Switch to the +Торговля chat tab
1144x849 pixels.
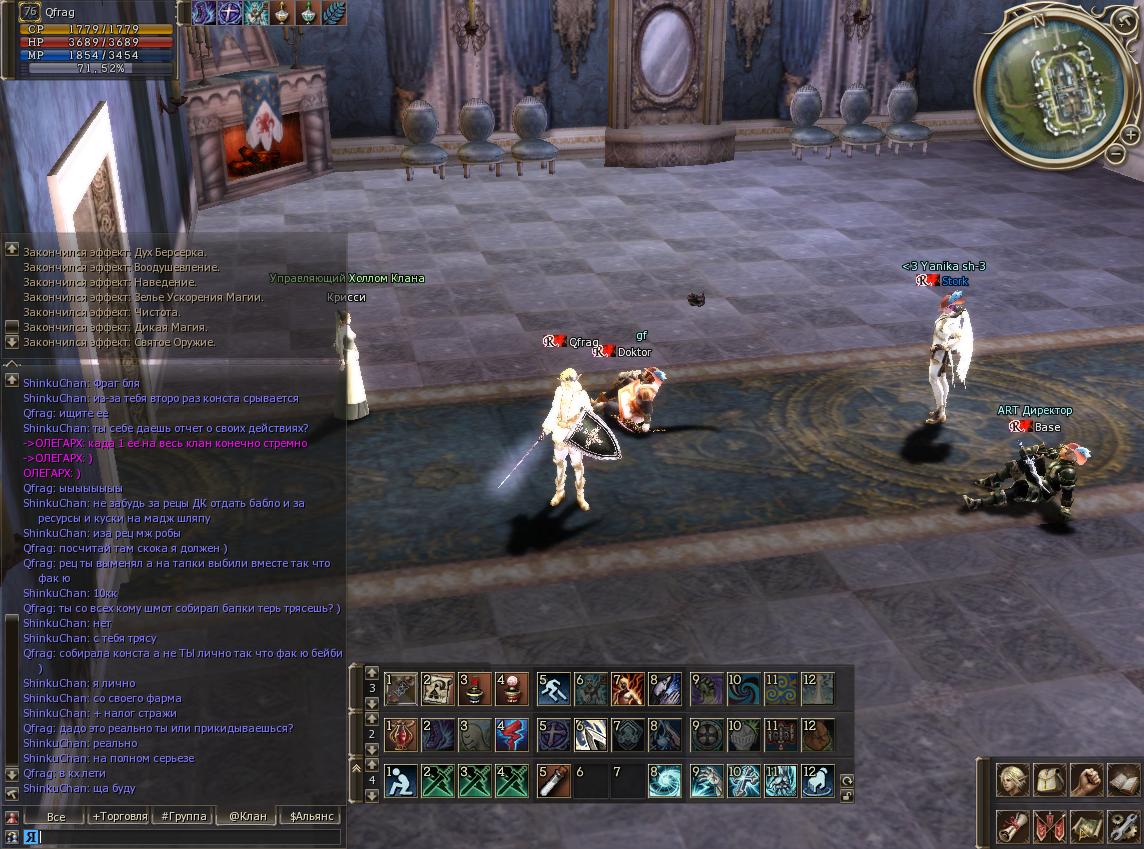pos(117,816)
